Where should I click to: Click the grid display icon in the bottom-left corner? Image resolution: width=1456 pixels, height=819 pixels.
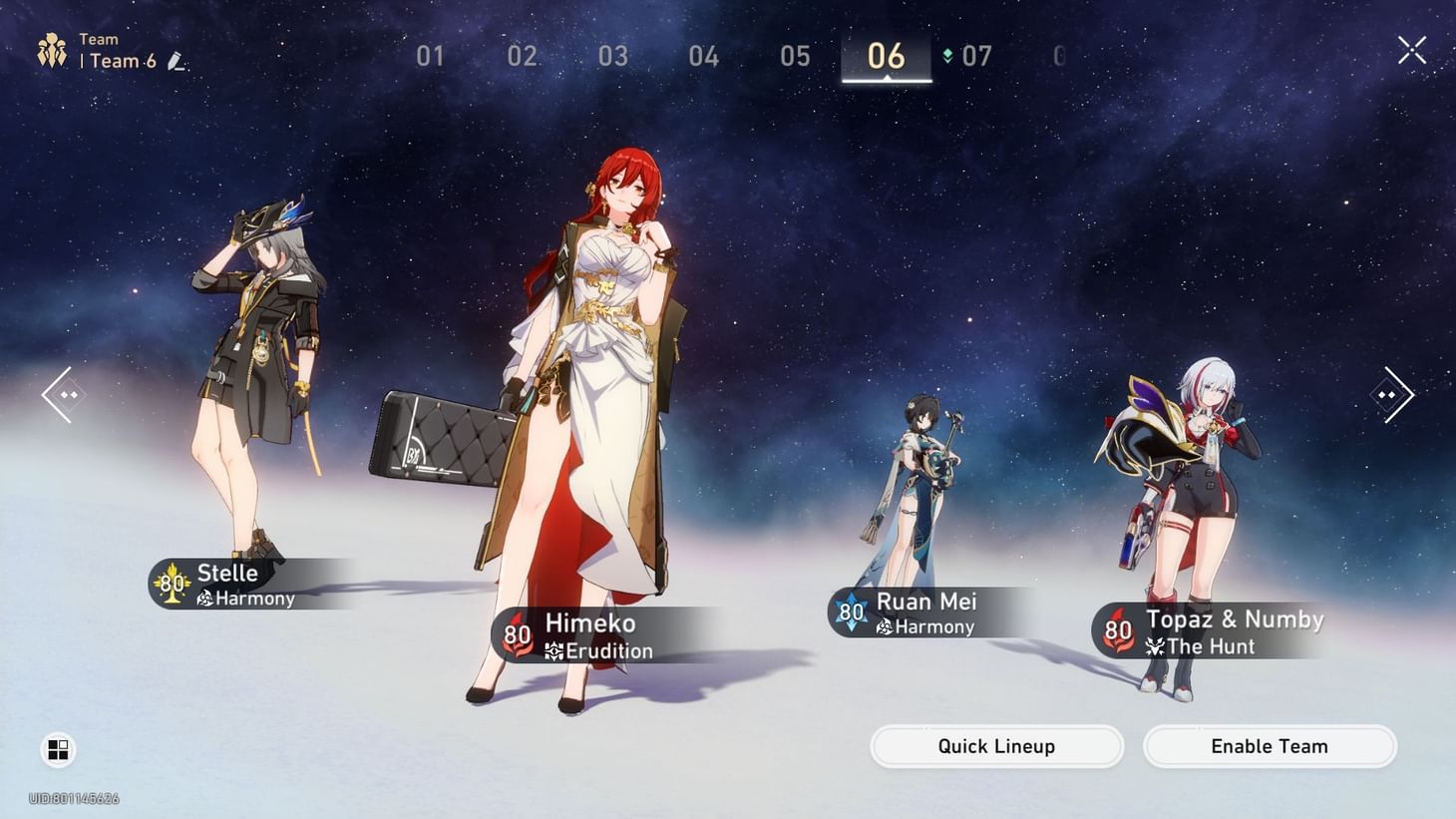point(57,749)
